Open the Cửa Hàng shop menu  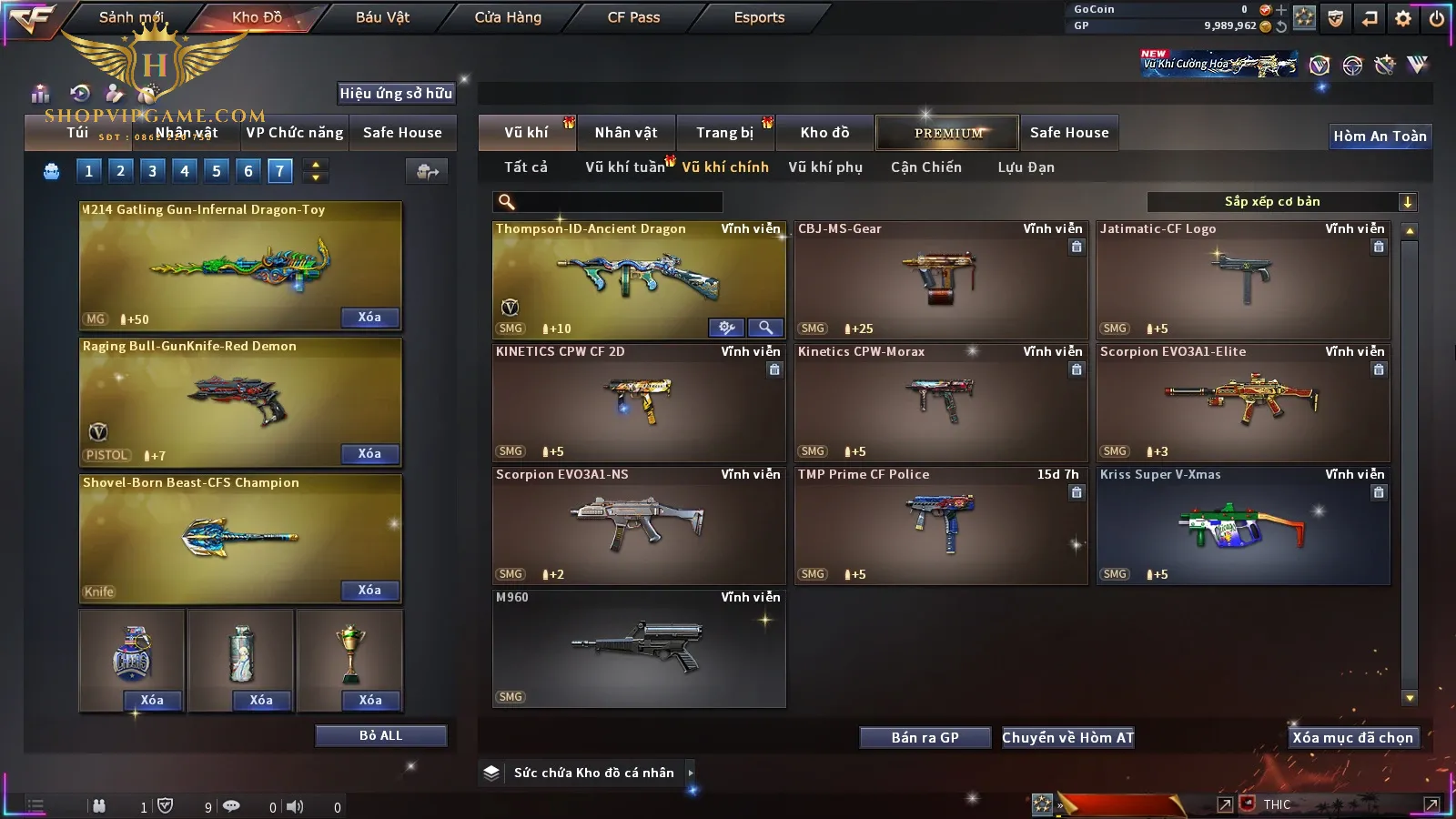(508, 17)
